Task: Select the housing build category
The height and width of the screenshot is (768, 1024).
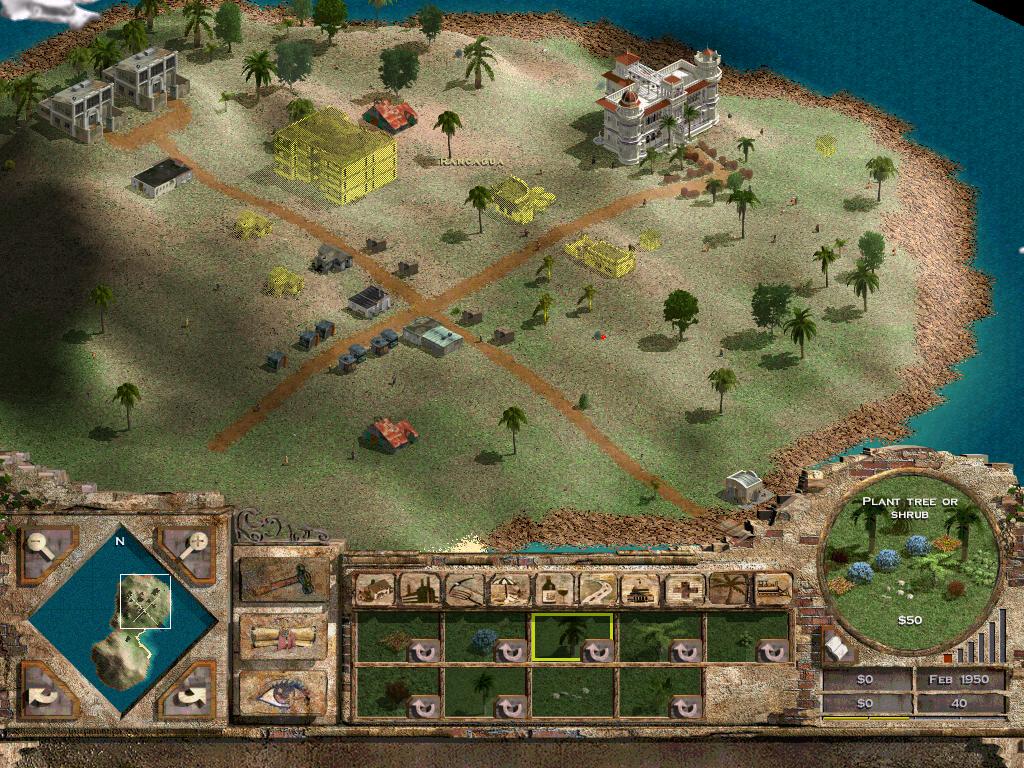Action: 374,590
